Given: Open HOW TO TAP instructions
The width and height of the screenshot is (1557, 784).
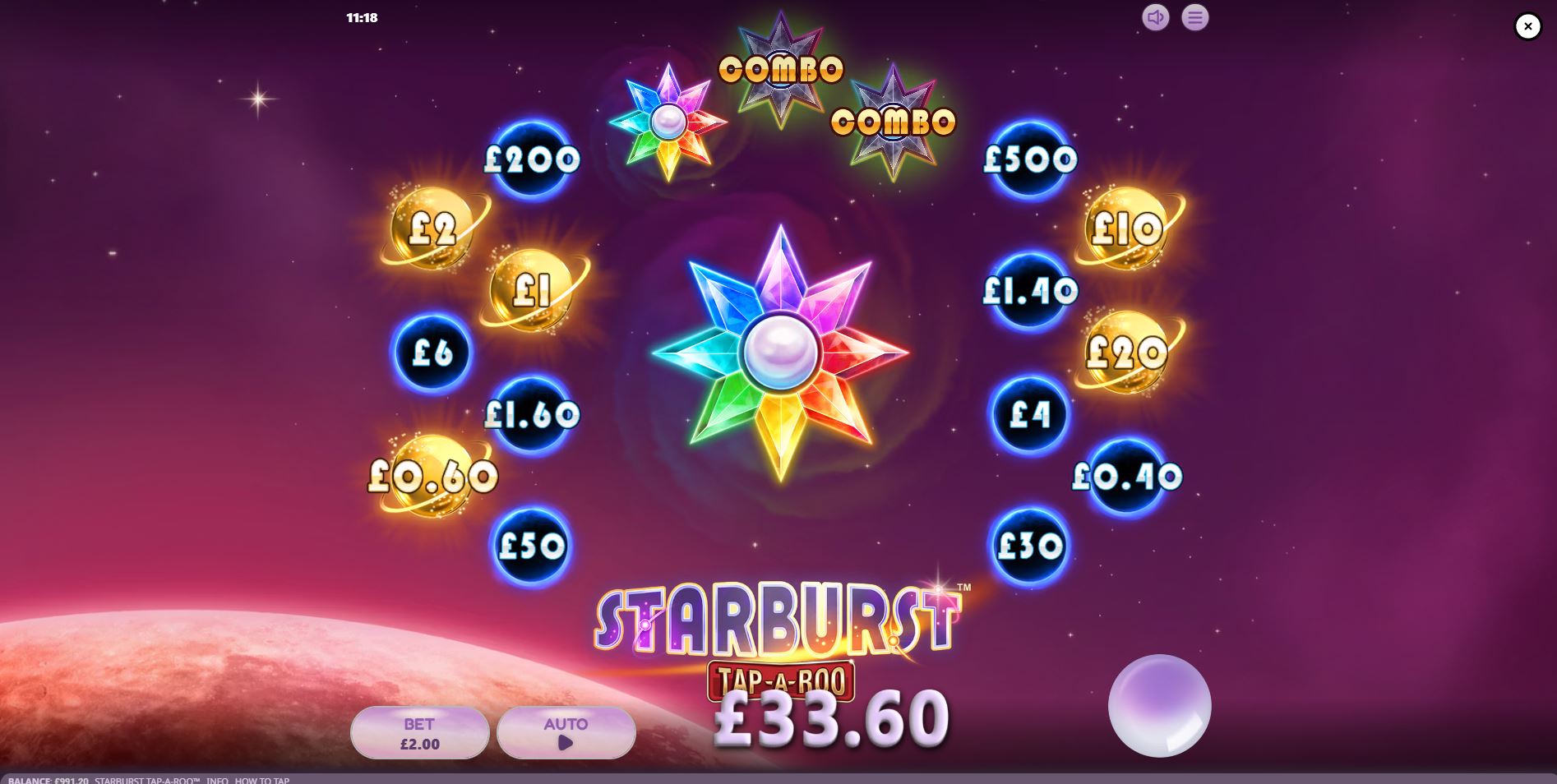Looking at the screenshot, I should point(261,781).
